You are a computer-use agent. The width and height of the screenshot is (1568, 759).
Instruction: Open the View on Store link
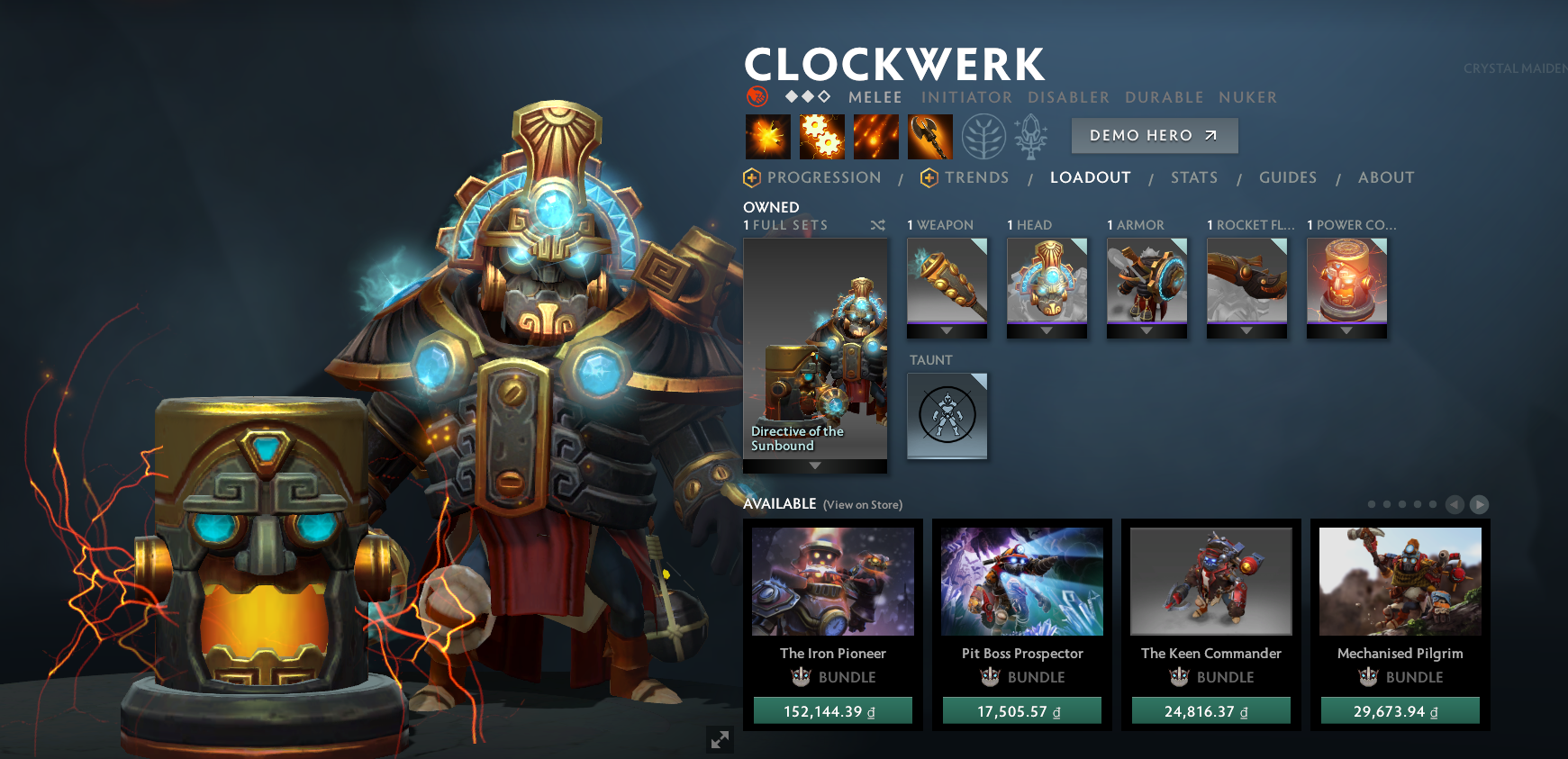(x=861, y=504)
